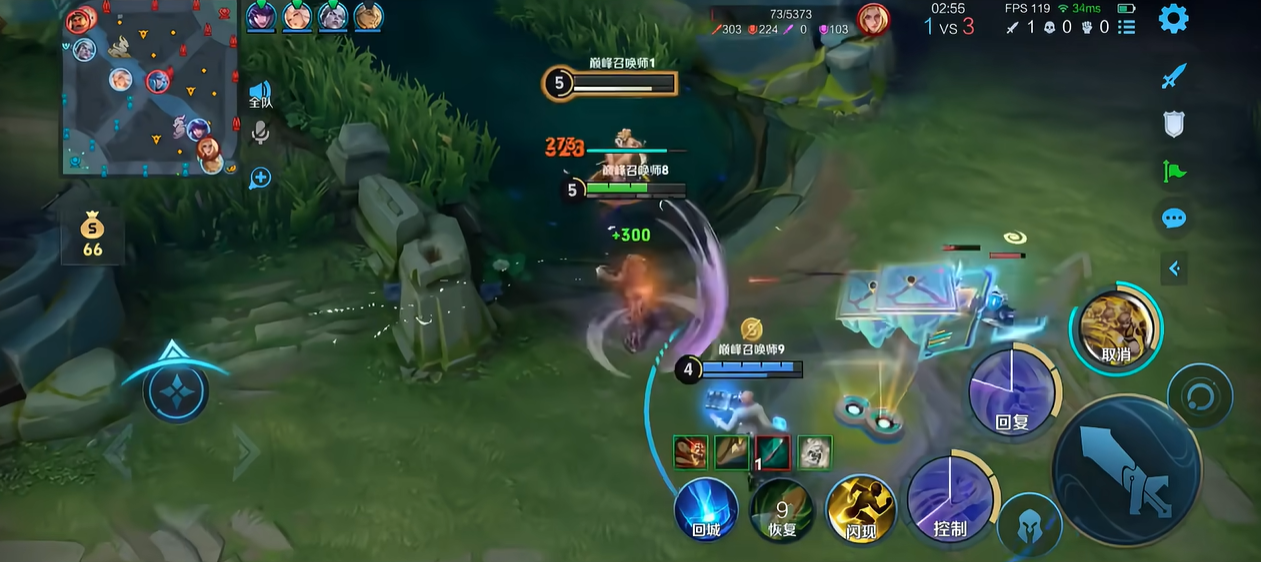The height and width of the screenshot is (562, 1261).
Task: Open the quick chat bubble
Action: click(x=1173, y=219)
